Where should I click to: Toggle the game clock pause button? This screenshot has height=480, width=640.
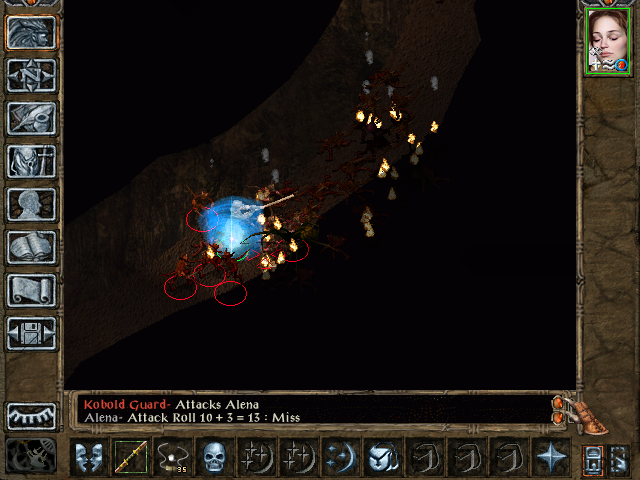[x=30, y=456]
